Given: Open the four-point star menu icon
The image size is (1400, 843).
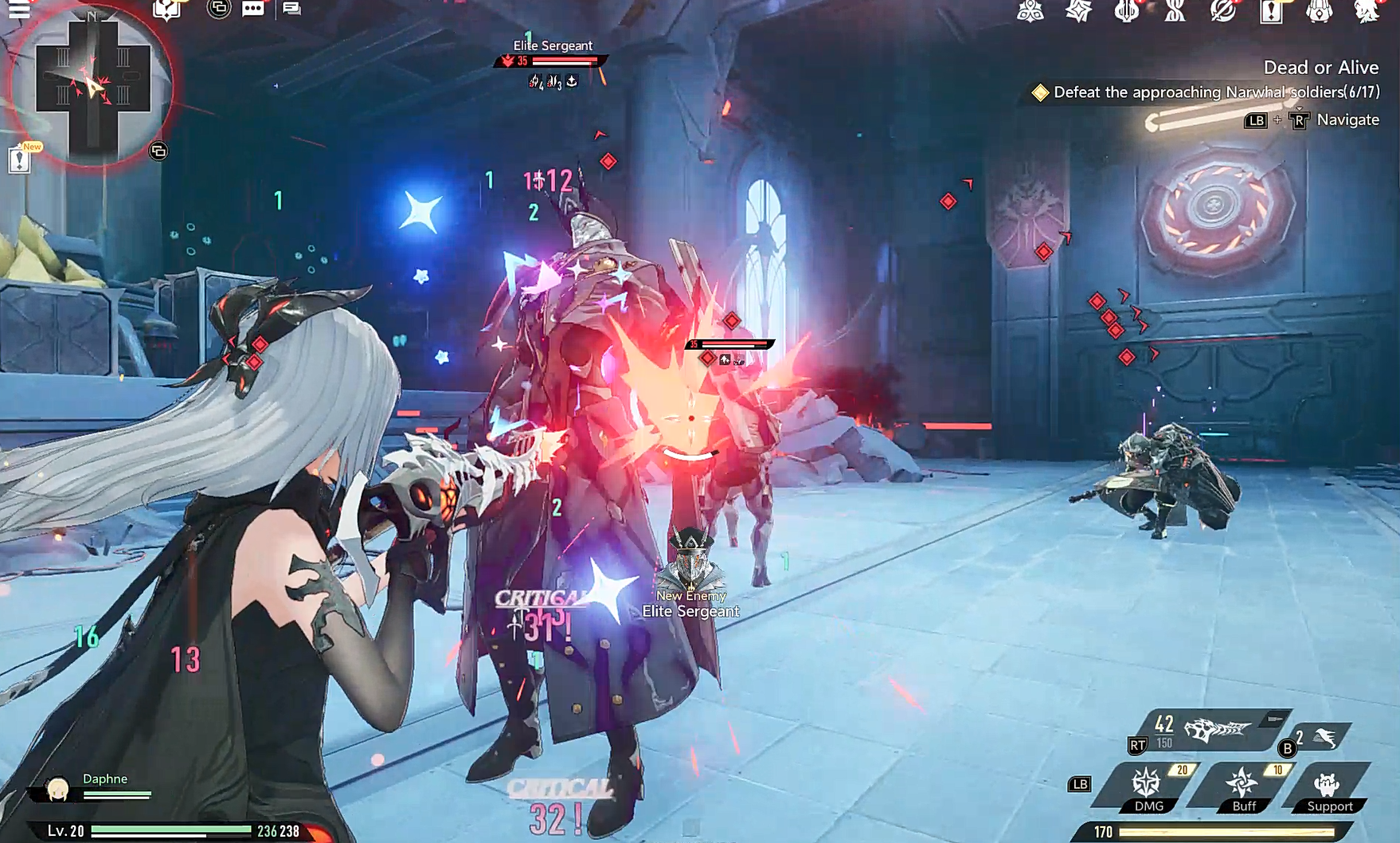Looking at the screenshot, I should 1078,11.
